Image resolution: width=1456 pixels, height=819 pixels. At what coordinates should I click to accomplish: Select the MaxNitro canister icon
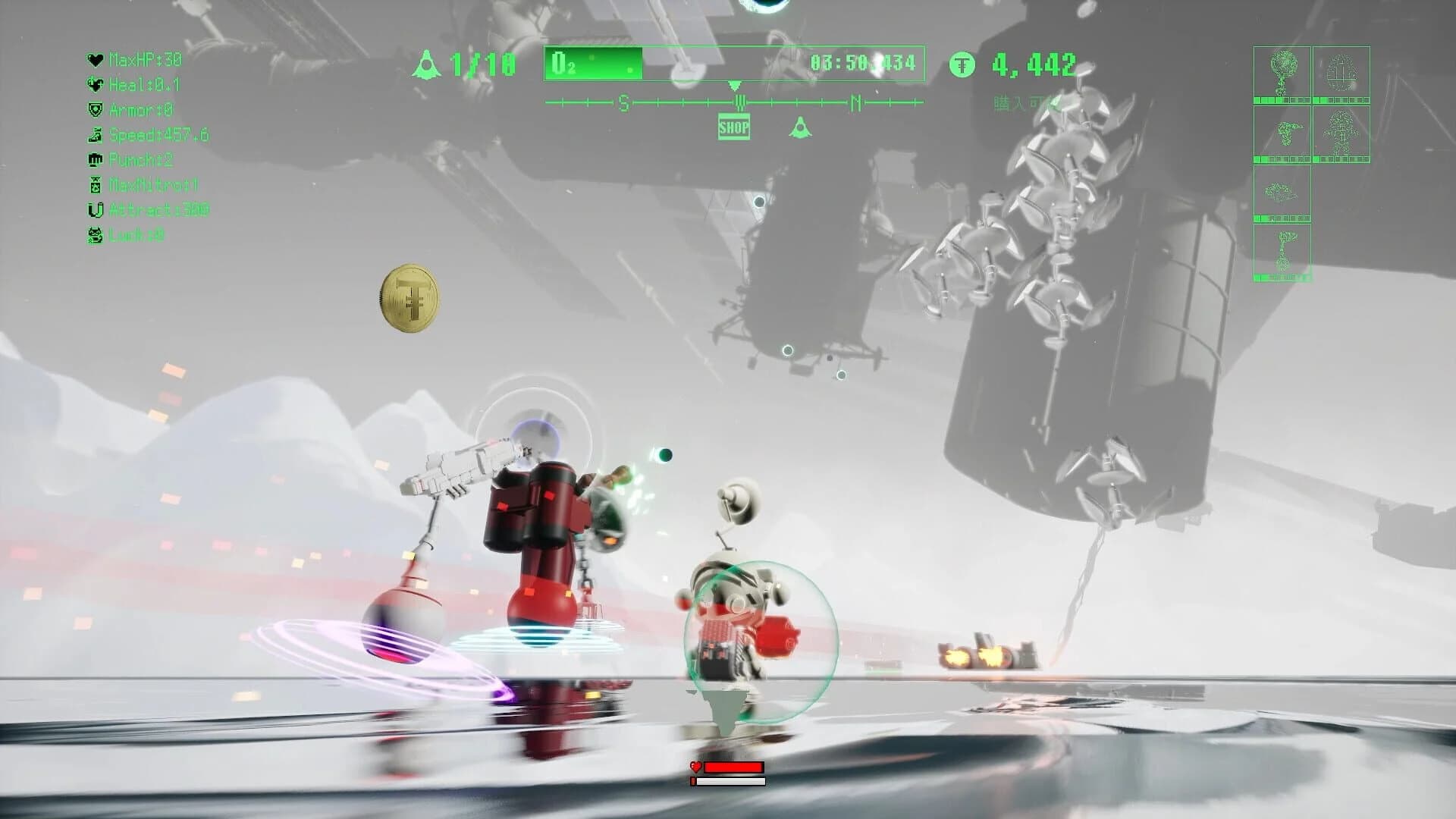pyautogui.click(x=95, y=185)
